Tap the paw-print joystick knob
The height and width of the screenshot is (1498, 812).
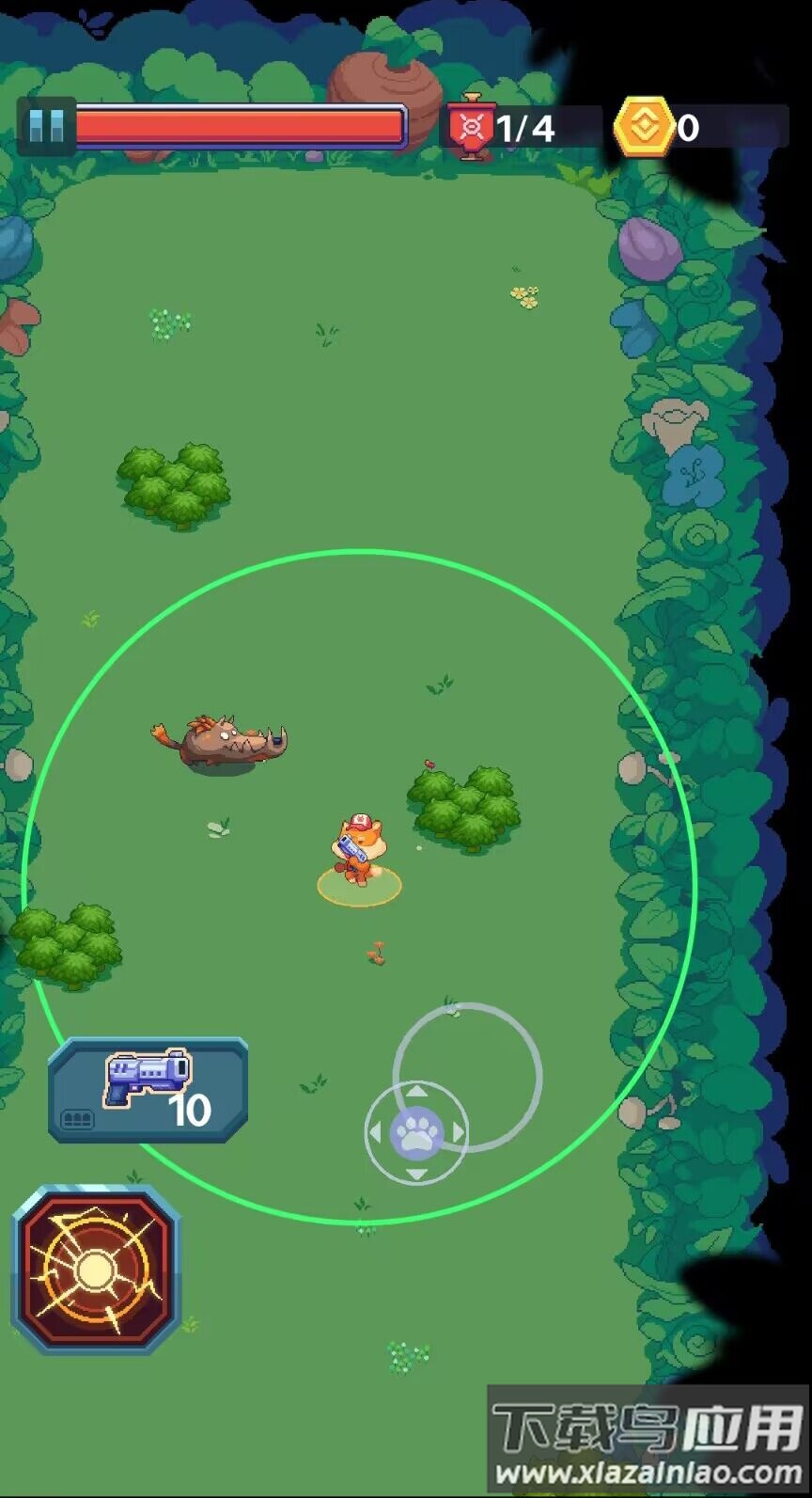point(416,1132)
